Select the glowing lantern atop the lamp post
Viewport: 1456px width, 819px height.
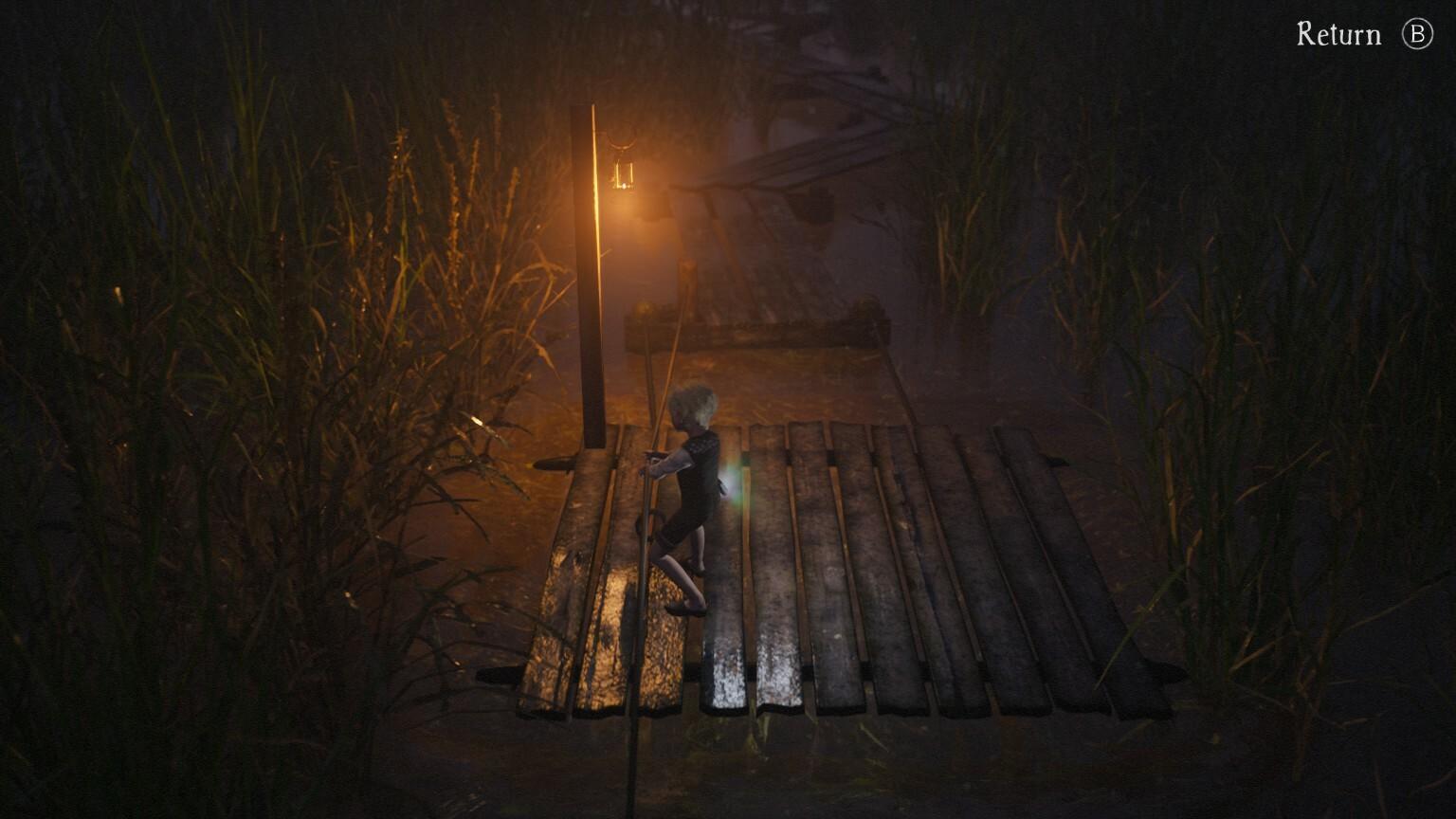(625, 175)
